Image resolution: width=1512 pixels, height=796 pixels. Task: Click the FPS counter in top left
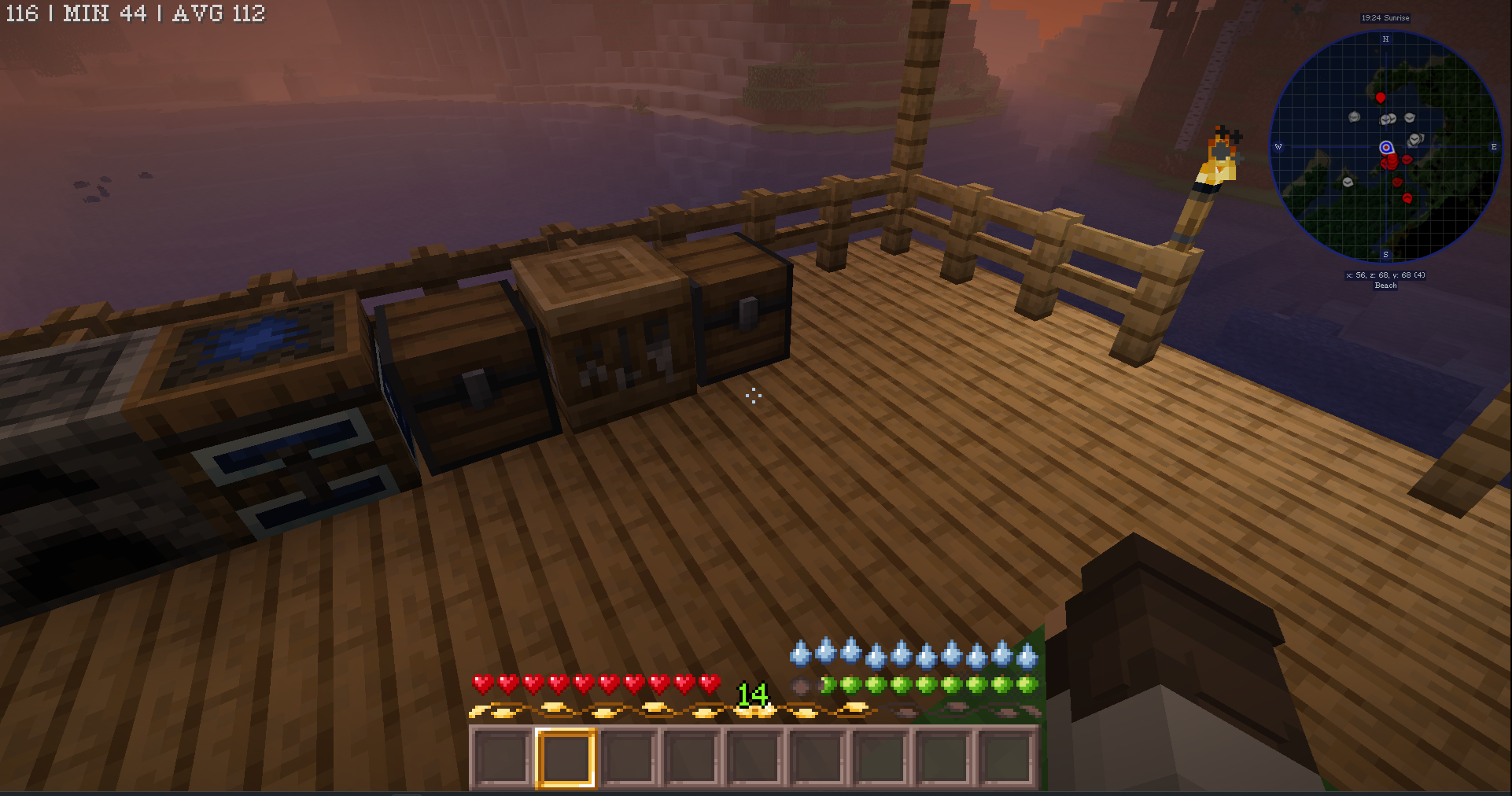[x=22, y=13]
